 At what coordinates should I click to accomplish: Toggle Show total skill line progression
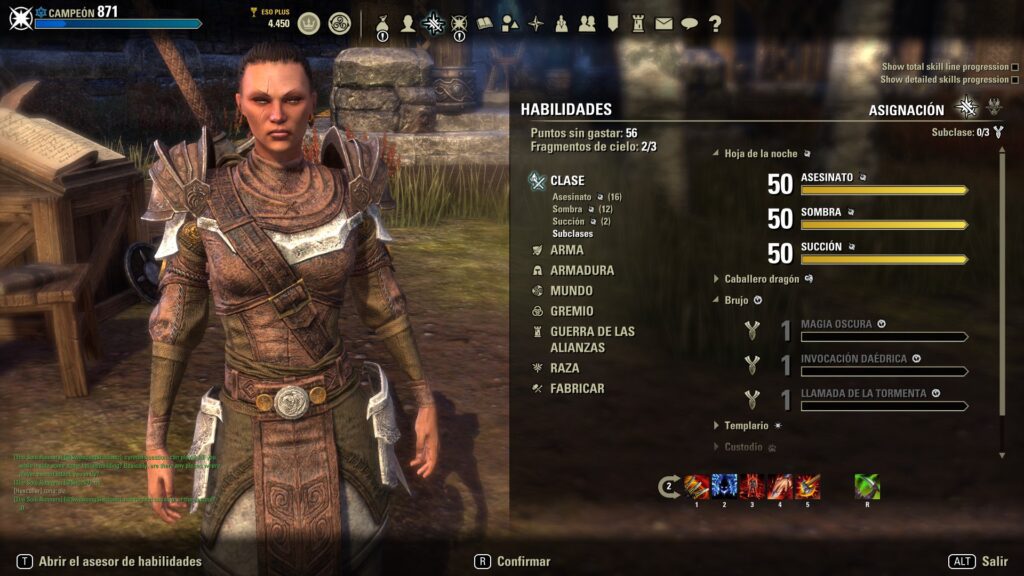1016,67
